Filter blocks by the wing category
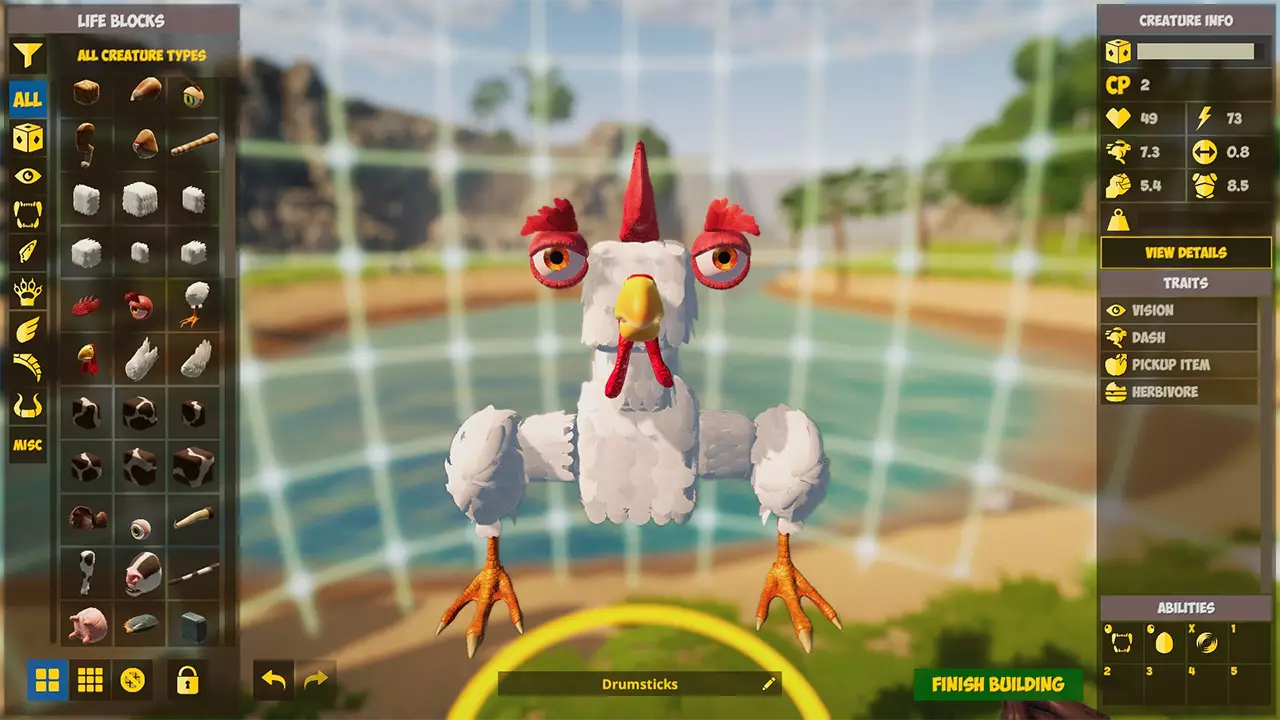This screenshot has height=720, width=1280. point(27,329)
